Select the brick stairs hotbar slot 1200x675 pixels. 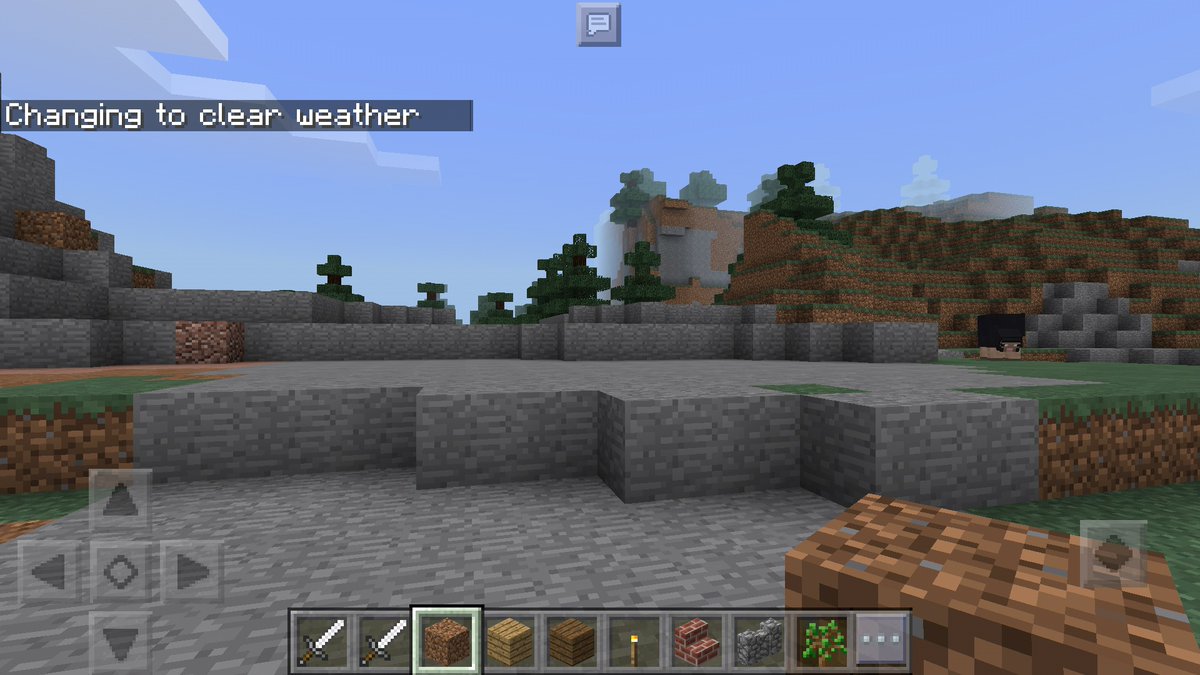696,641
